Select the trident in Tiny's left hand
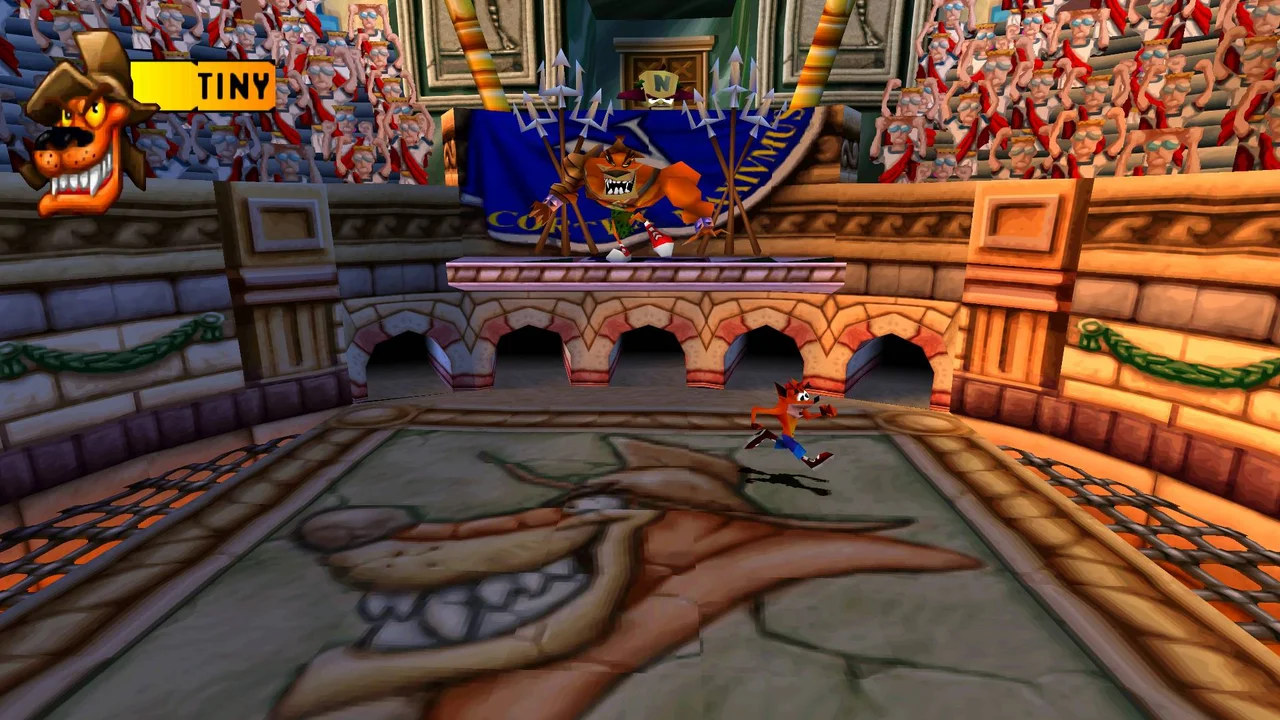The image size is (1280, 720). click(560, 140)
